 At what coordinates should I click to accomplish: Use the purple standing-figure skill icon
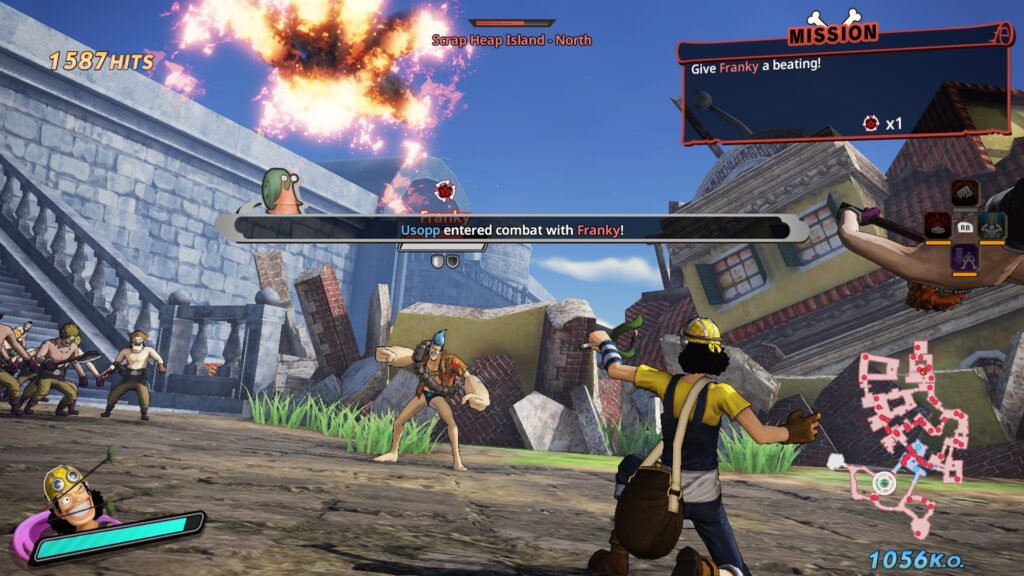pos(964,257)
